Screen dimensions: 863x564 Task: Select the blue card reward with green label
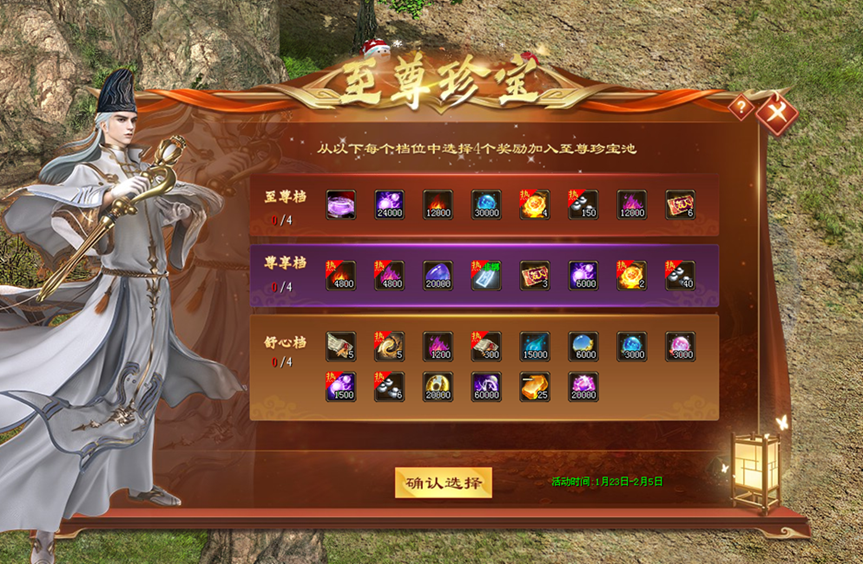coord(486,276)
